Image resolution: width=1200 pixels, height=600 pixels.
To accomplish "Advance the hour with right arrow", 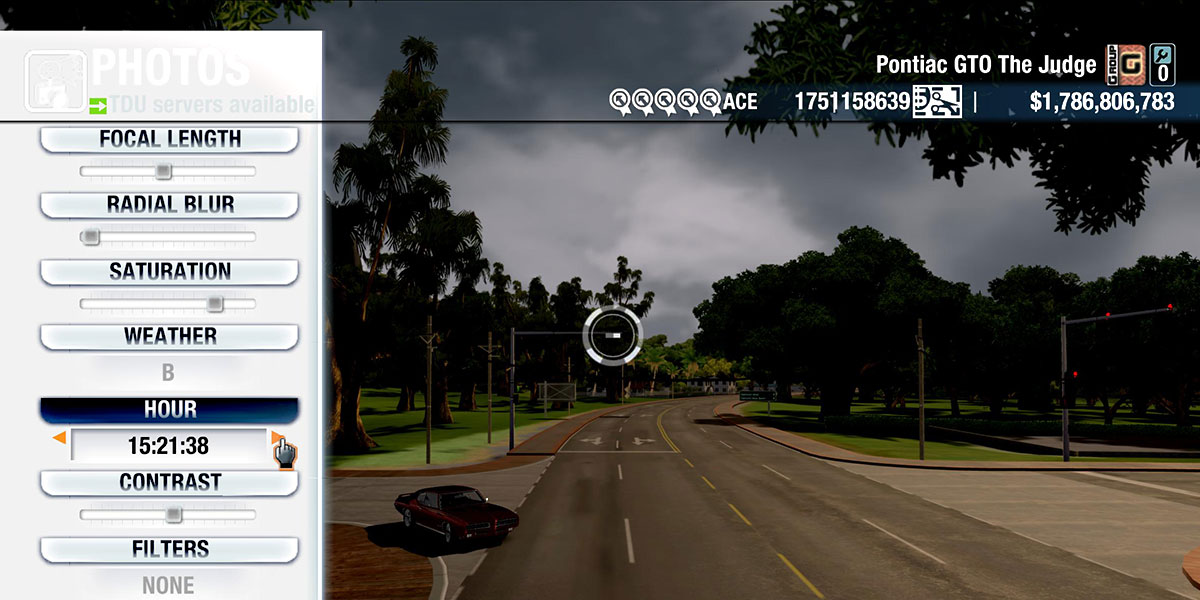I will click(277, 438).
